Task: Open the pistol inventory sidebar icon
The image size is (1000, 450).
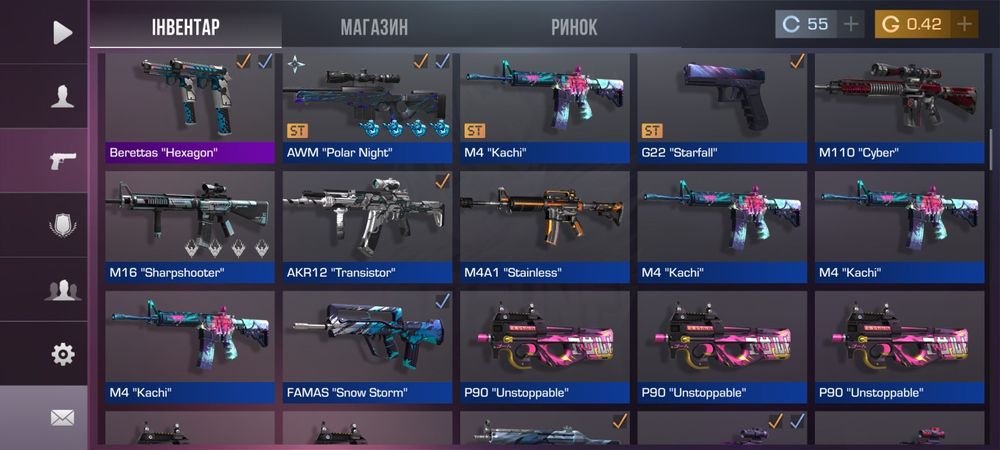Action: coord(62,161)
